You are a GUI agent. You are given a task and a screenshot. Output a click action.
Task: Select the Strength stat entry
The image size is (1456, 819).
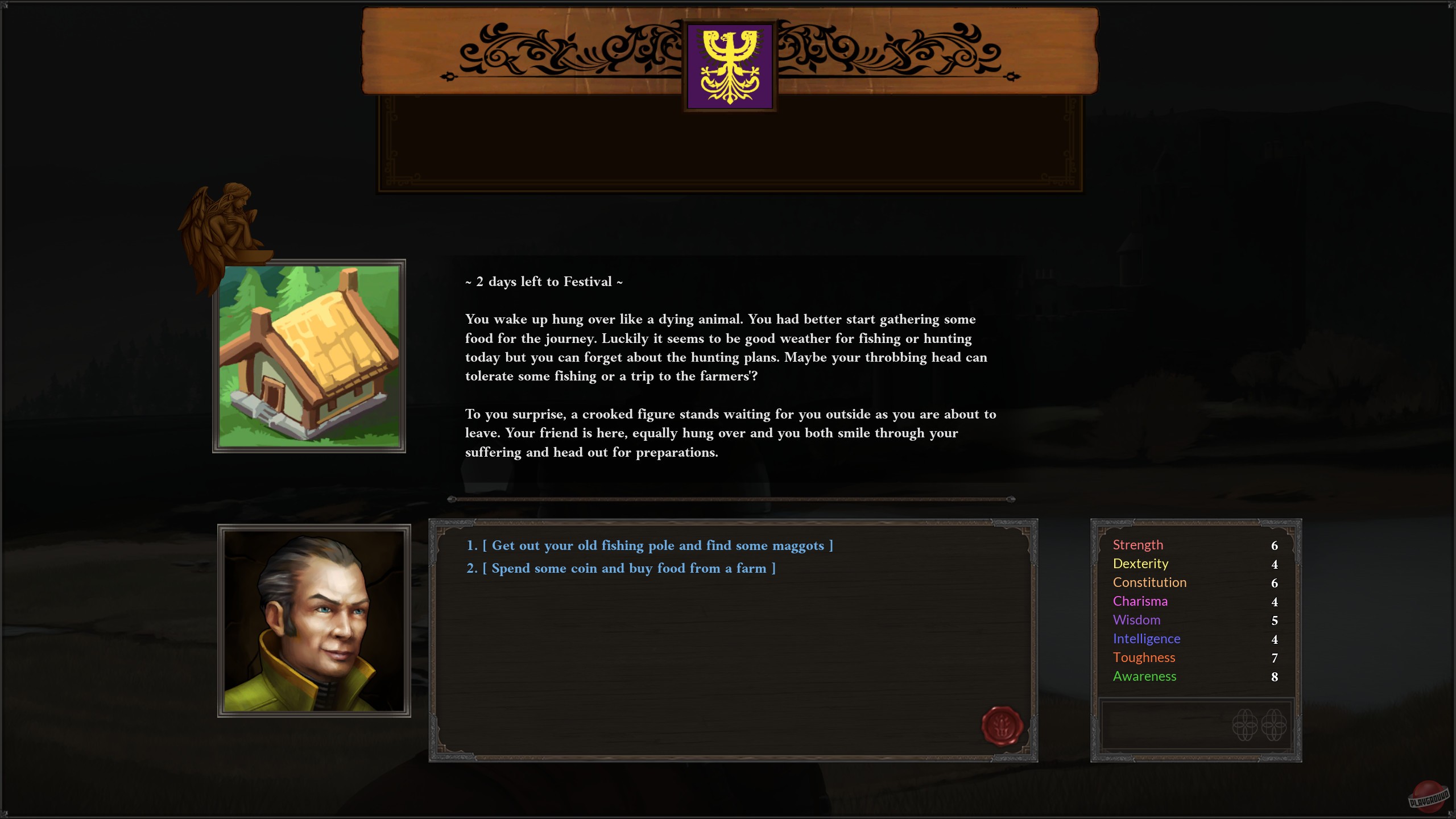1137,545
